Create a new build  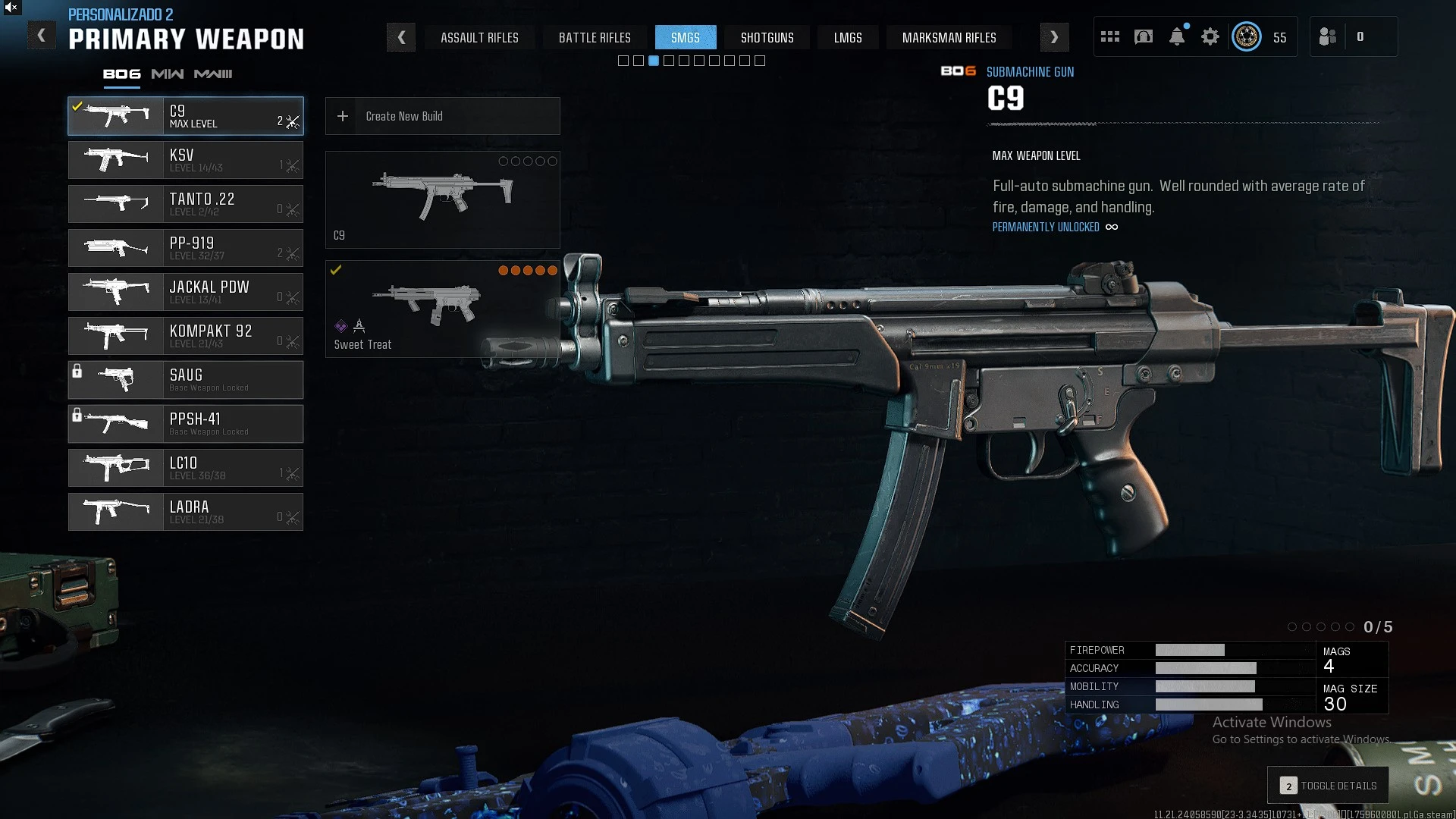tap(442, 116)
